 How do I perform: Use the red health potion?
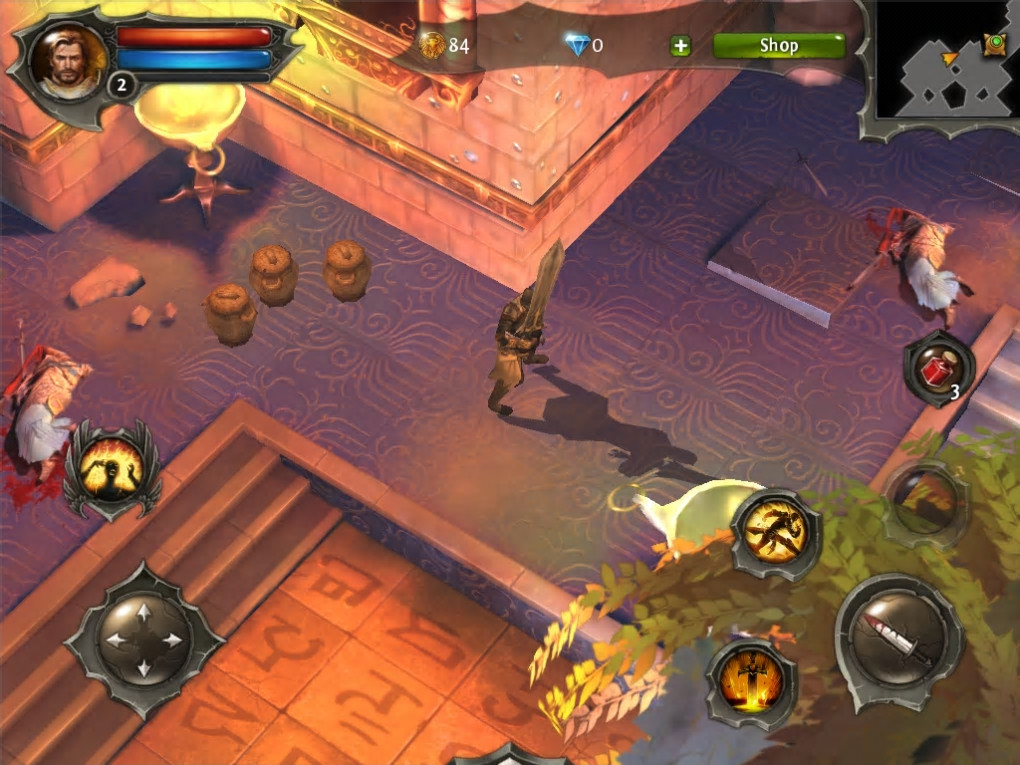[x=938, y=366]
